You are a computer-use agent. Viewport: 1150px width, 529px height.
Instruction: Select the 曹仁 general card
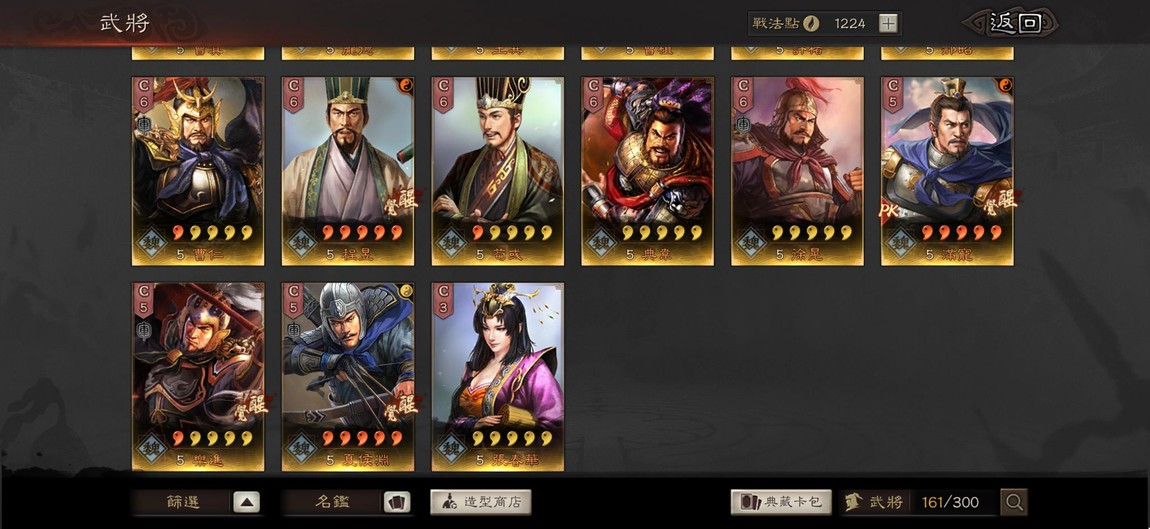[x=198, y=170]
